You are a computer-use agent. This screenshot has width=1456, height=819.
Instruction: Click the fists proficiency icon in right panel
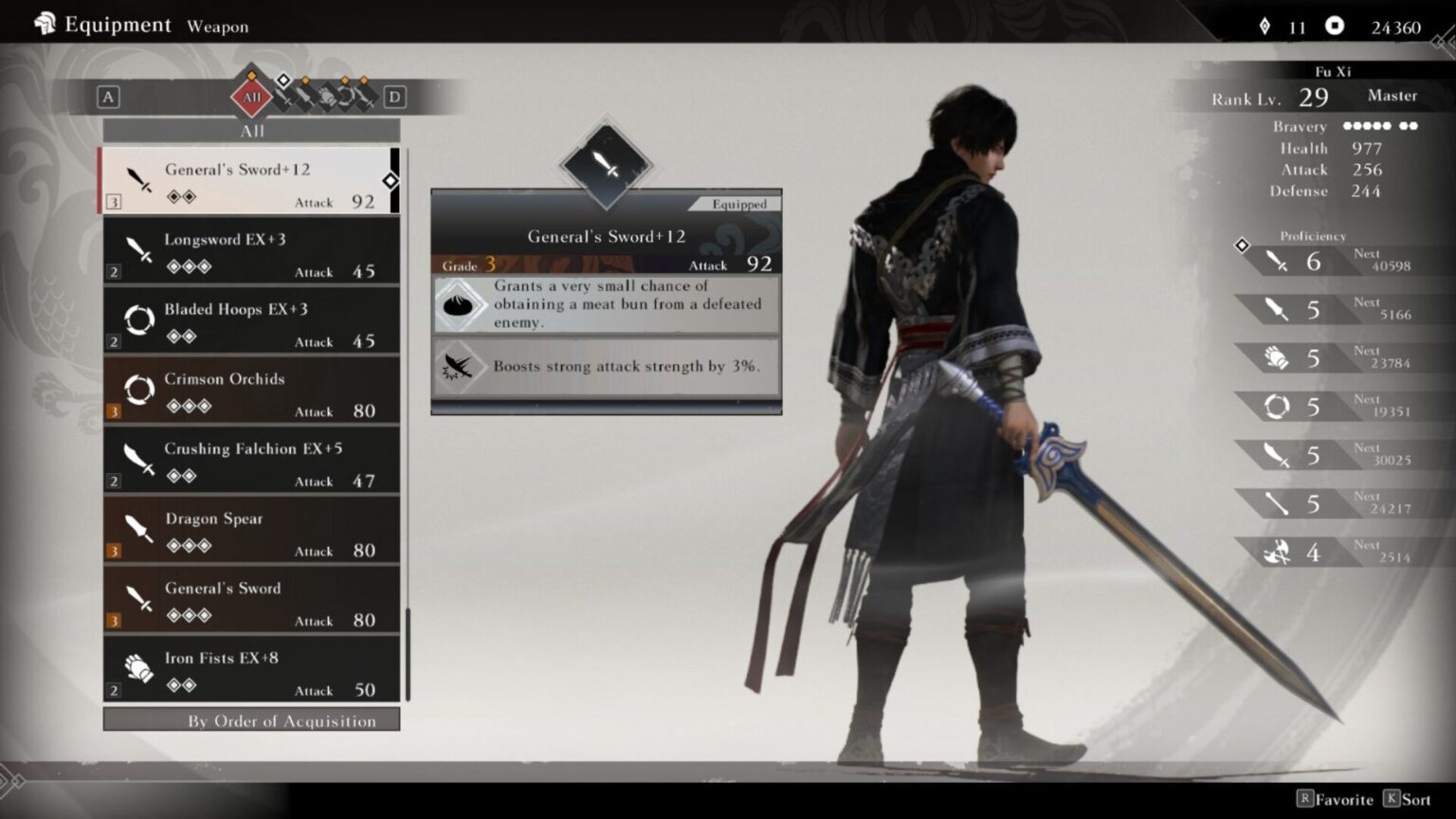1277,357
